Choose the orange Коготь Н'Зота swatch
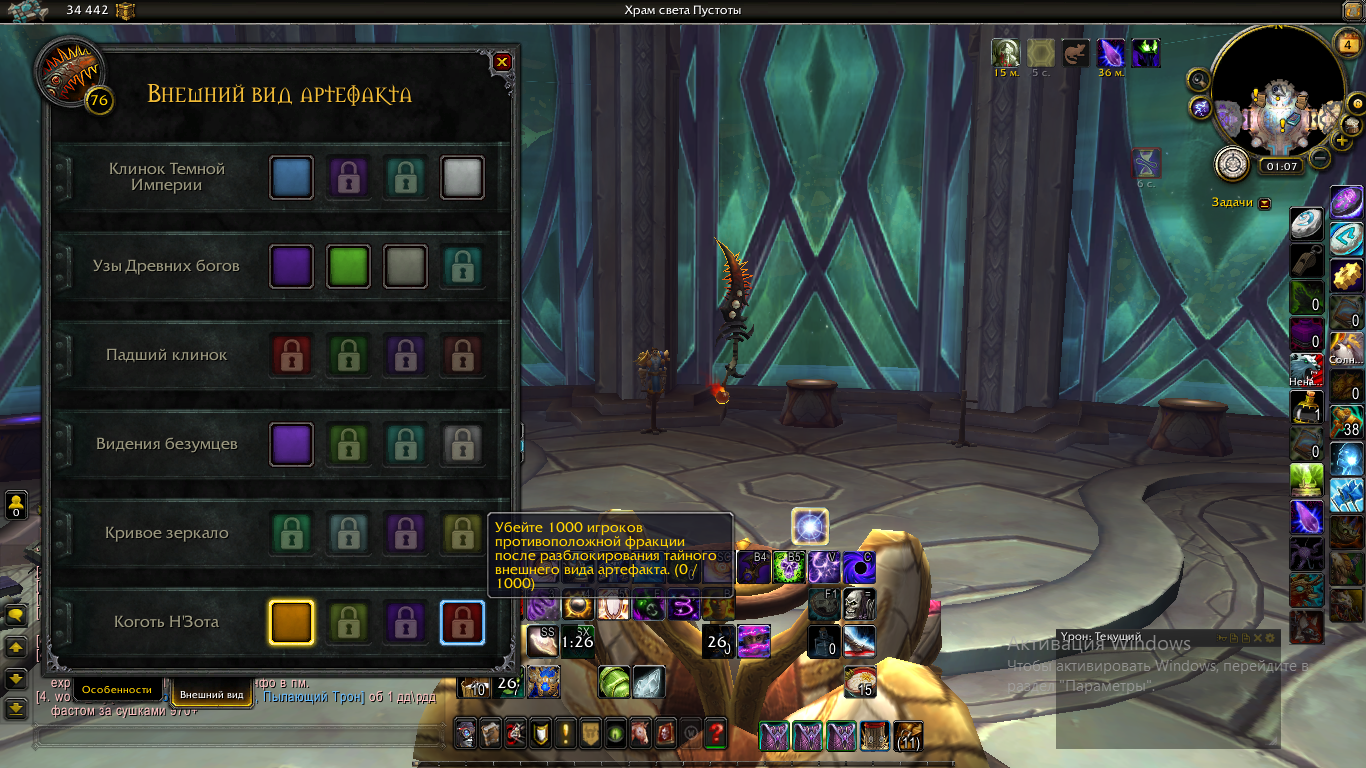This screenshot has height=768, width=1366. (x=292, y=622)
